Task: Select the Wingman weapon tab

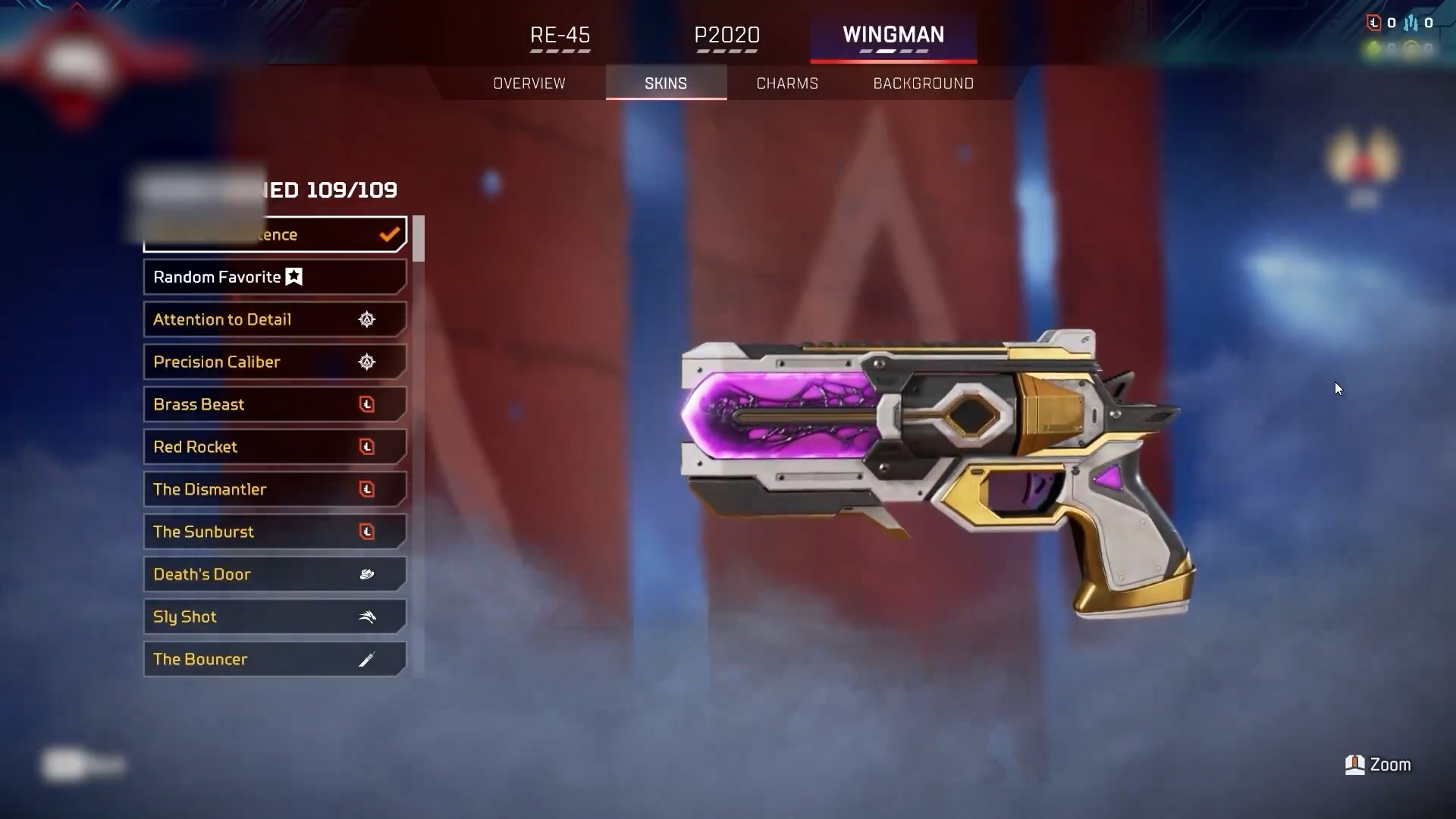Action: point(893,36)
